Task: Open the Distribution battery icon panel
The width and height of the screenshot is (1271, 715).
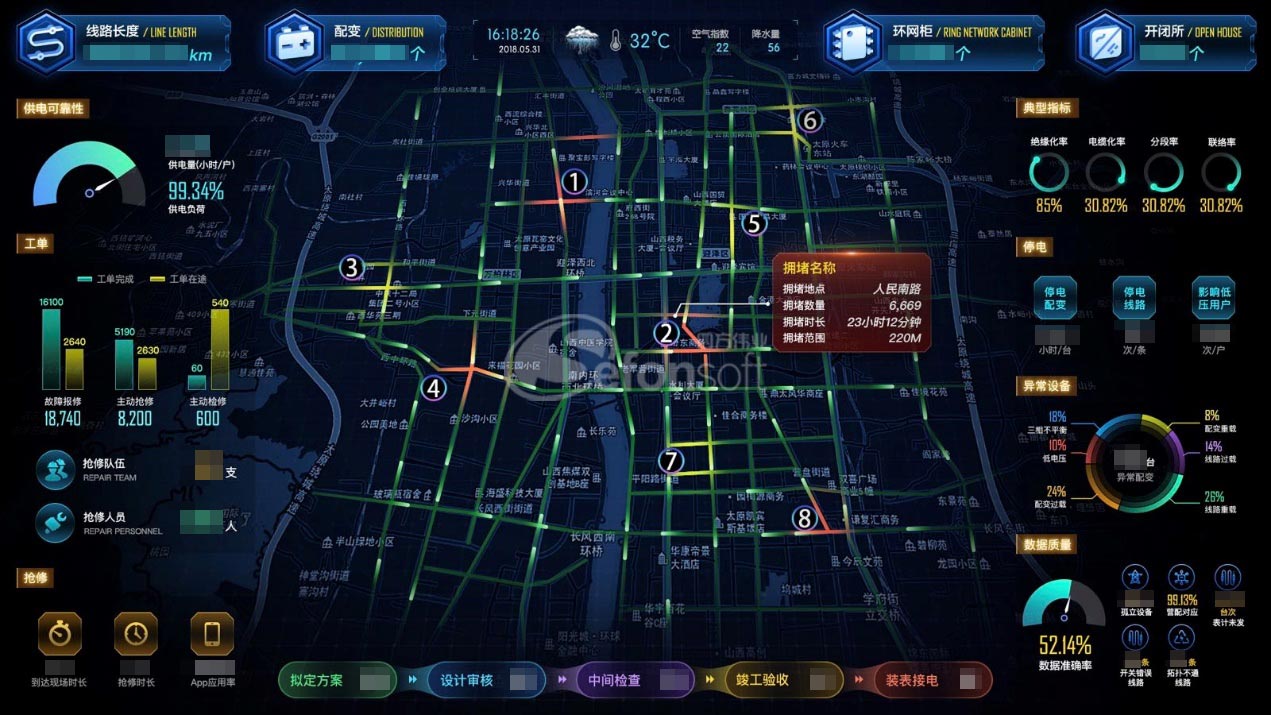Action: point(294,42)
